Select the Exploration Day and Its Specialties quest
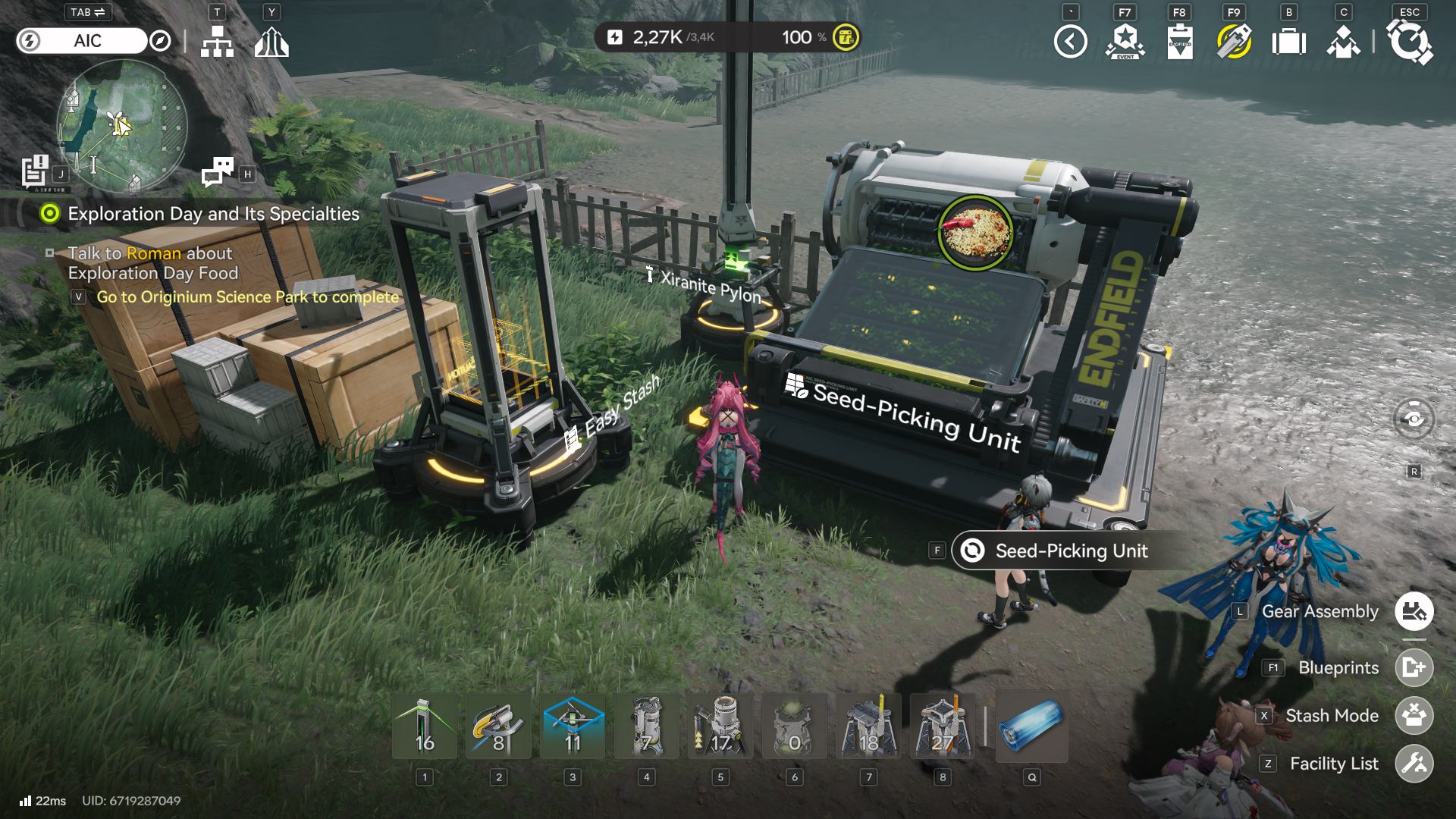The image size is (1456, 819). coord(213,214)
